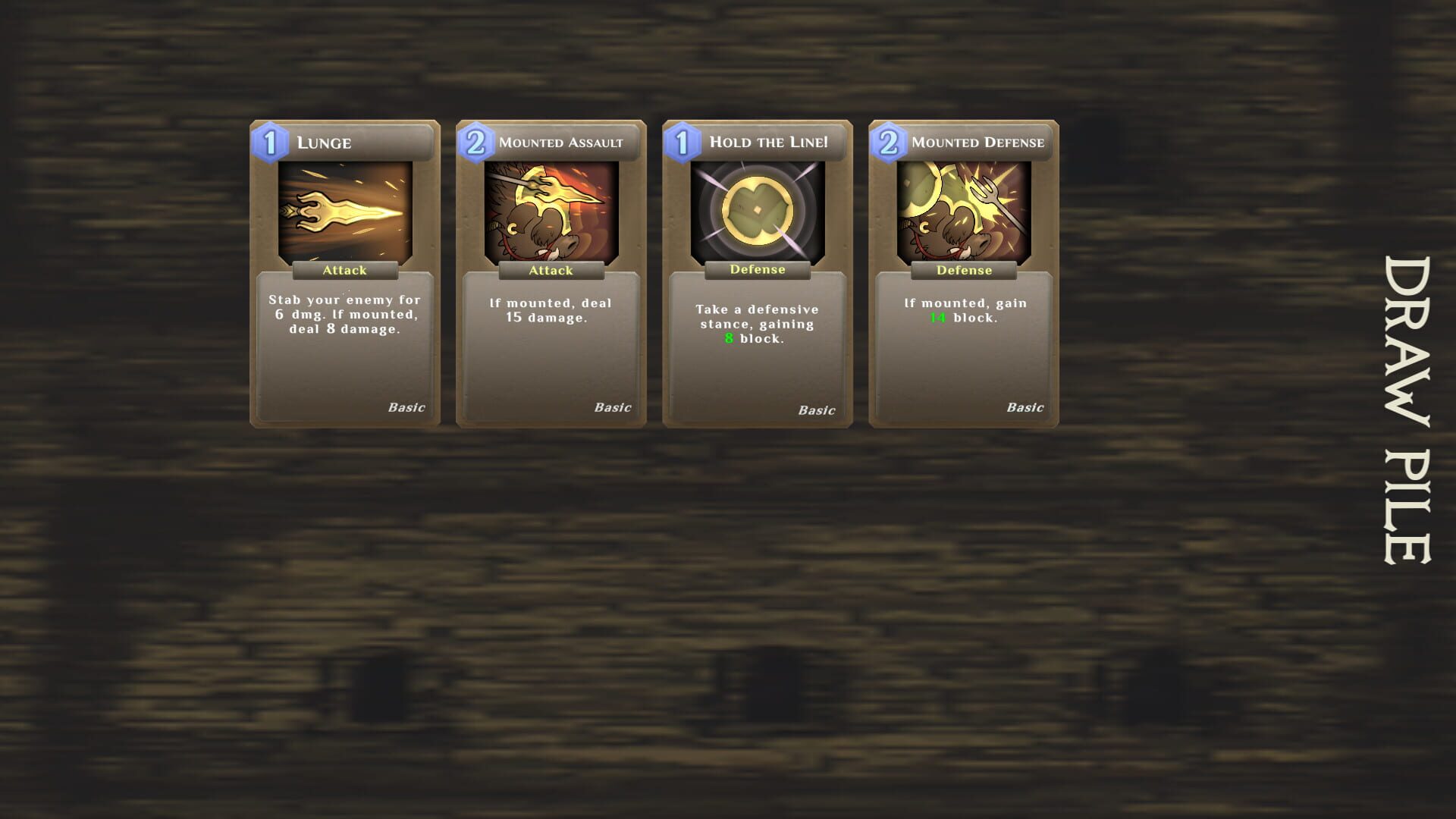1456x819 pixels.
Task: Click the Basic rarity text on Lunge
Action: tap(406, 407)
